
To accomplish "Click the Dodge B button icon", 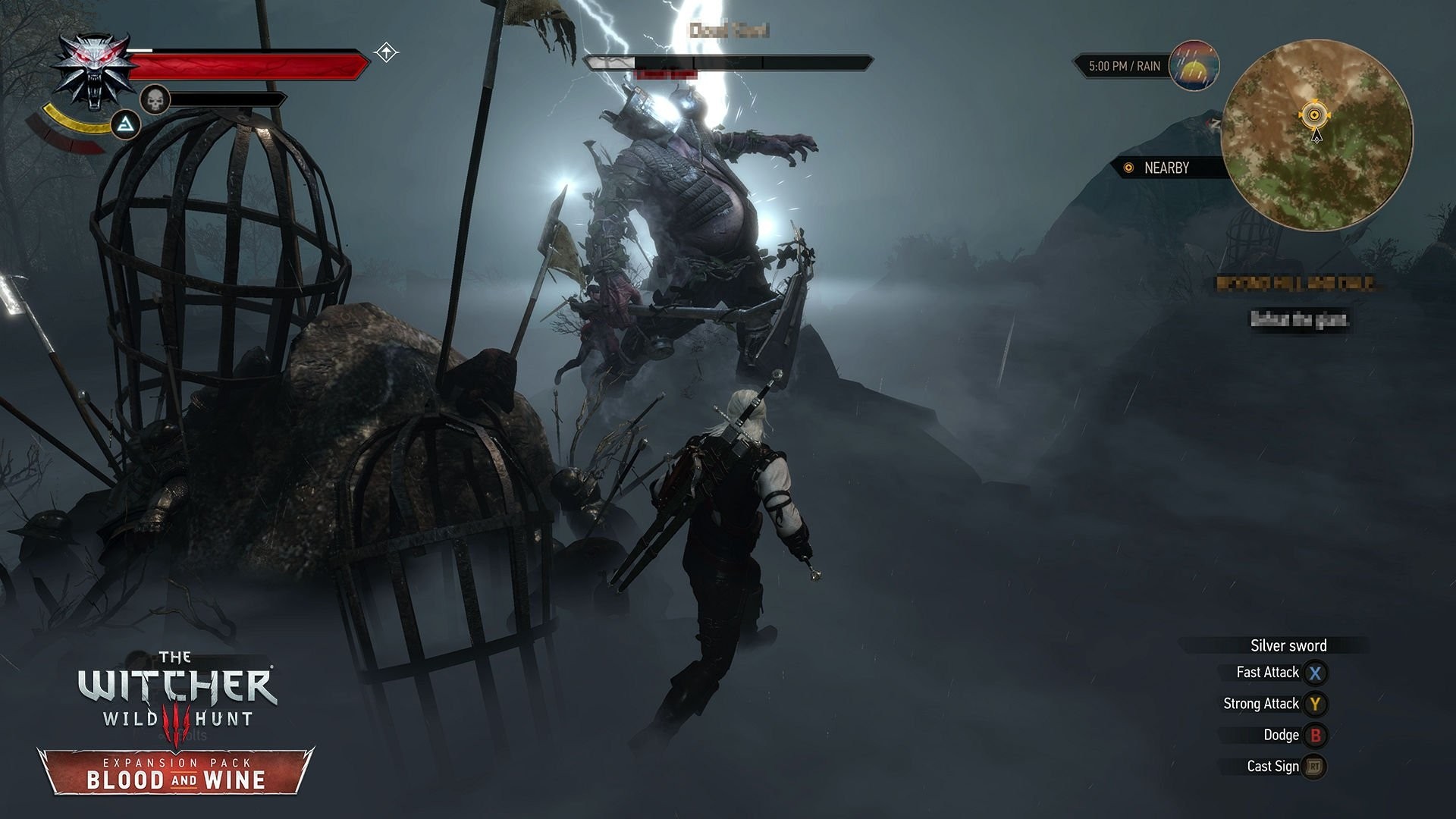I will (x=1316, y=734).
